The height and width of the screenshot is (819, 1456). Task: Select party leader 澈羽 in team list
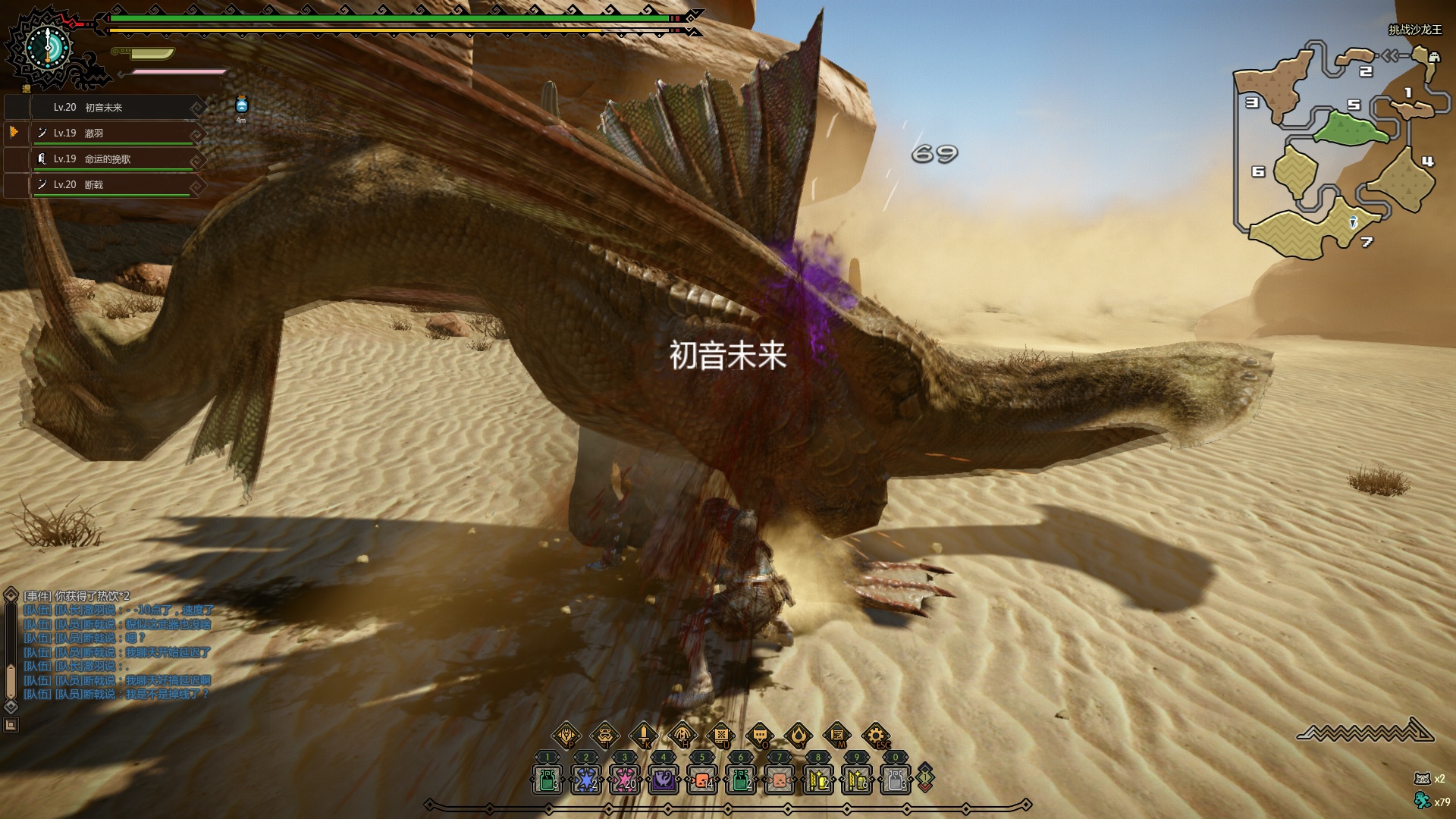coord(114,133)
